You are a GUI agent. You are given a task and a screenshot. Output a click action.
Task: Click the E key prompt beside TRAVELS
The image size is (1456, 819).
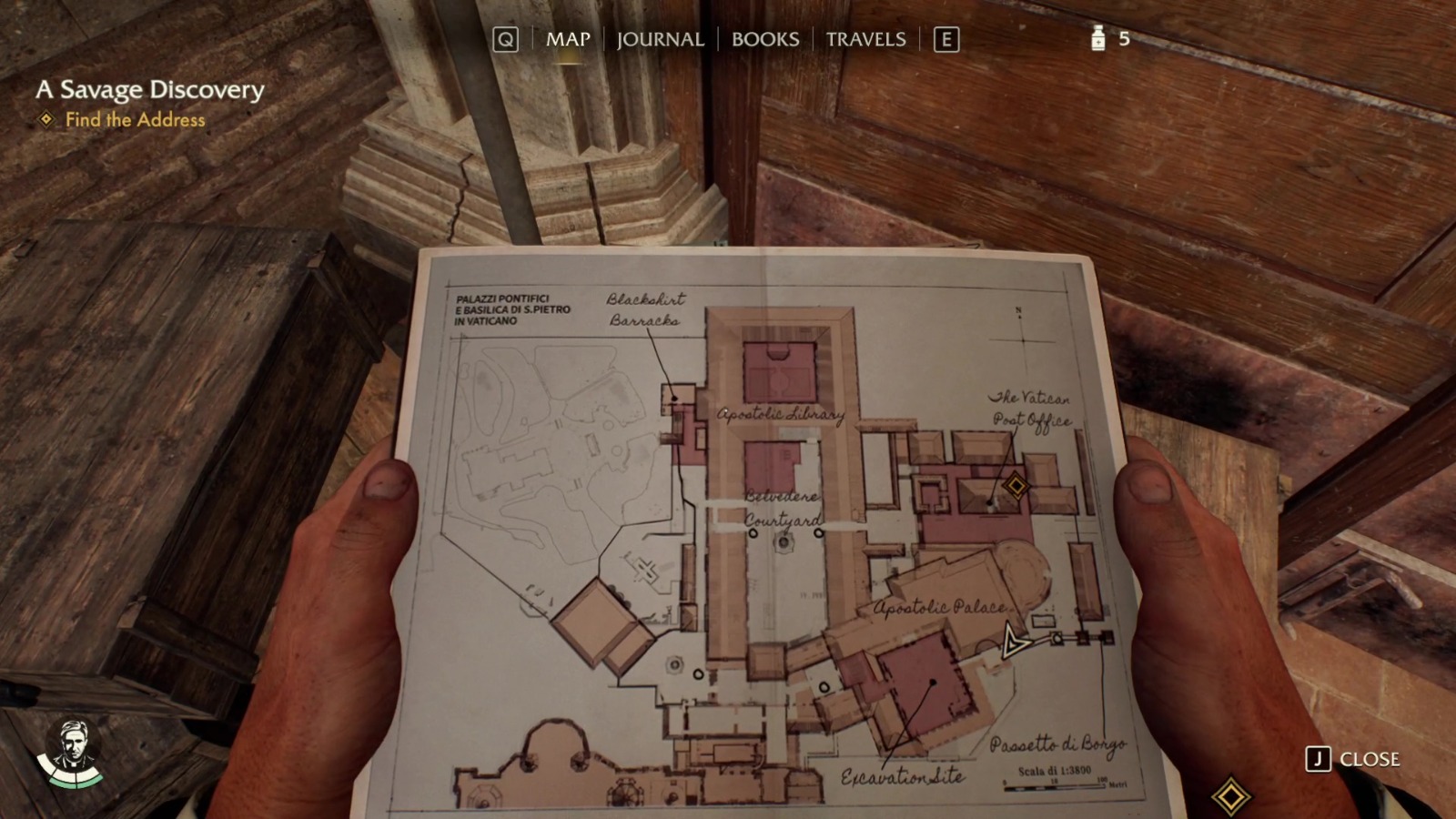[x=948, y=39]
